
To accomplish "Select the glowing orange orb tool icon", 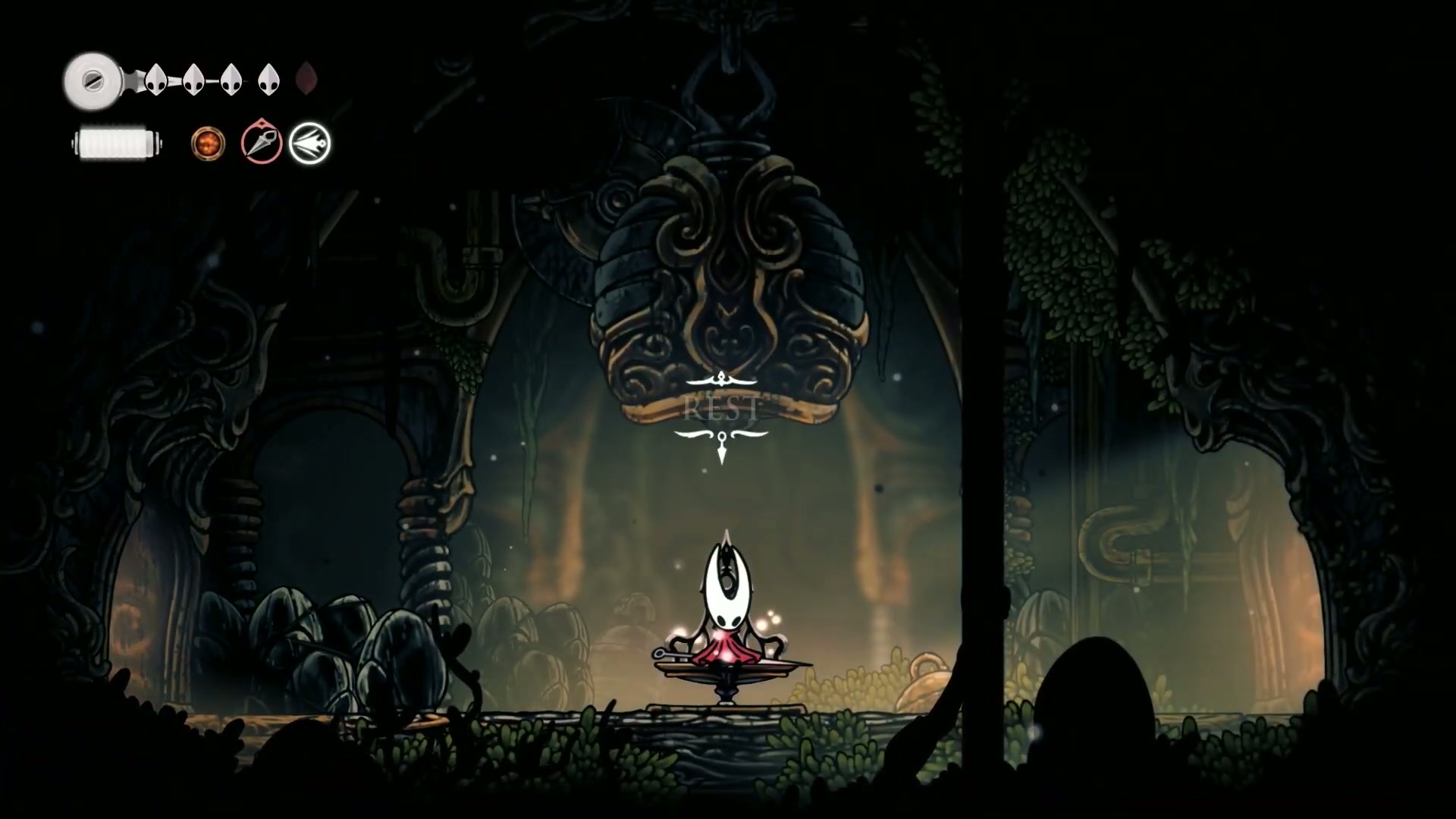I will [208, 143].
